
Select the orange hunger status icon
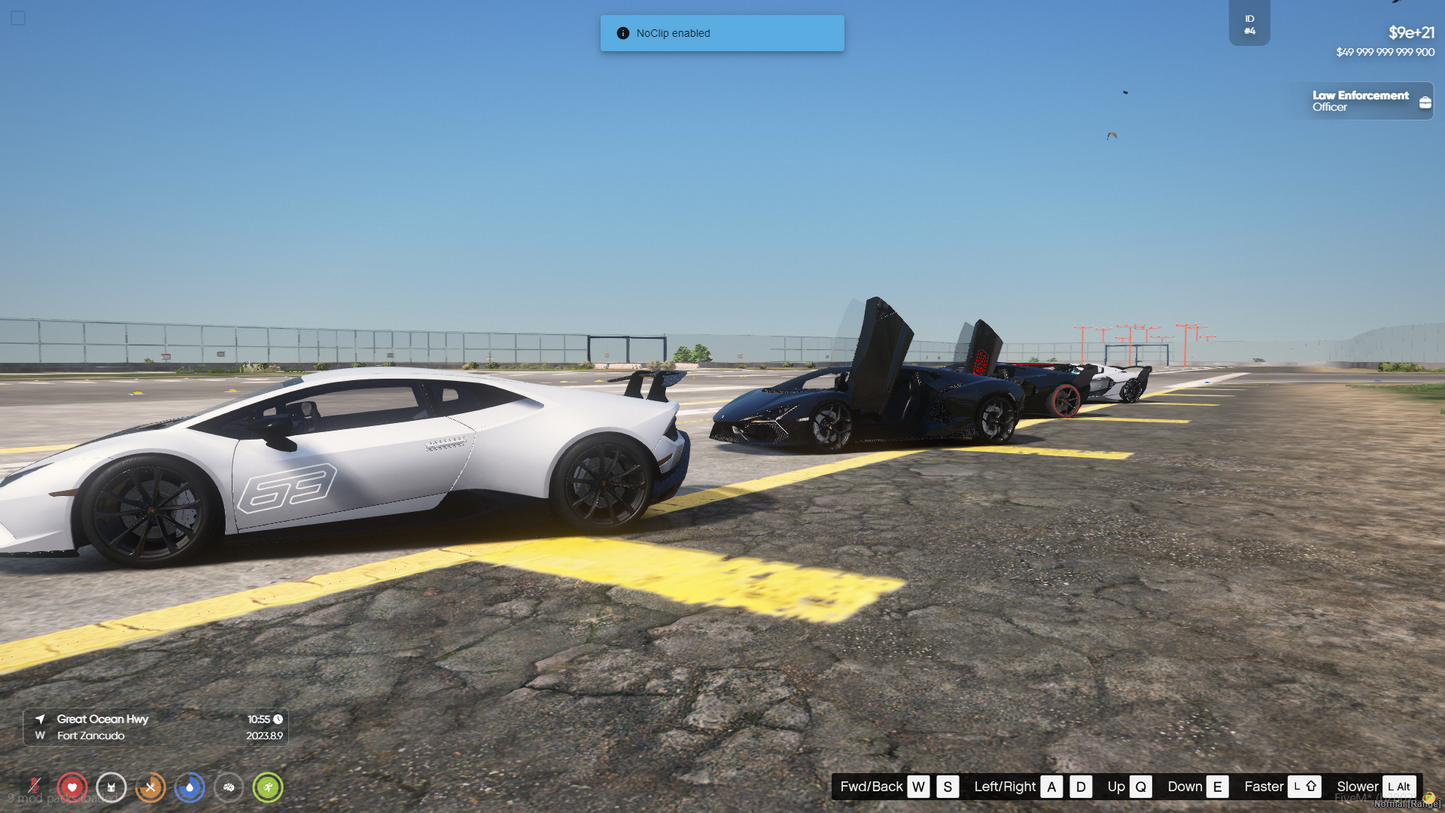pos(150,787)
